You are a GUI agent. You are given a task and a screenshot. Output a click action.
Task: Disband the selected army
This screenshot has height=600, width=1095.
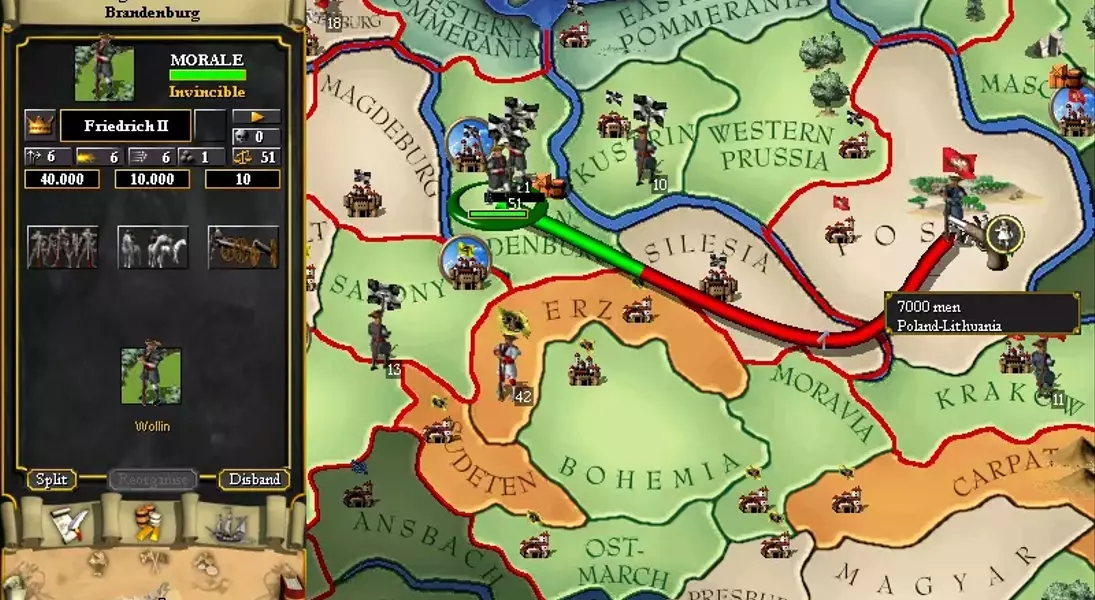[254, 479]
